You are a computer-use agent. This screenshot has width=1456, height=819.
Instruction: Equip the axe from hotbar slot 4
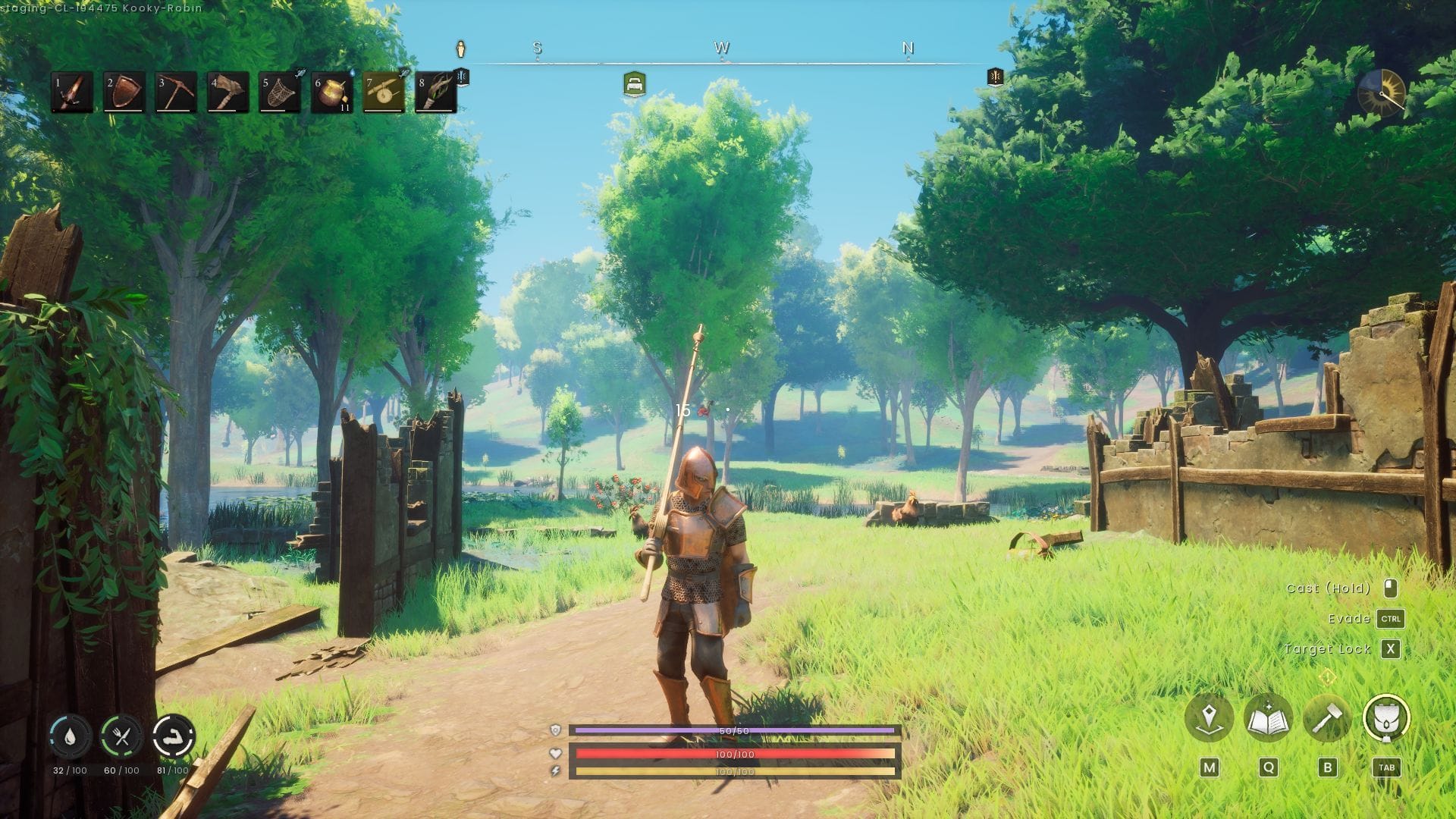tap(228, 93)
